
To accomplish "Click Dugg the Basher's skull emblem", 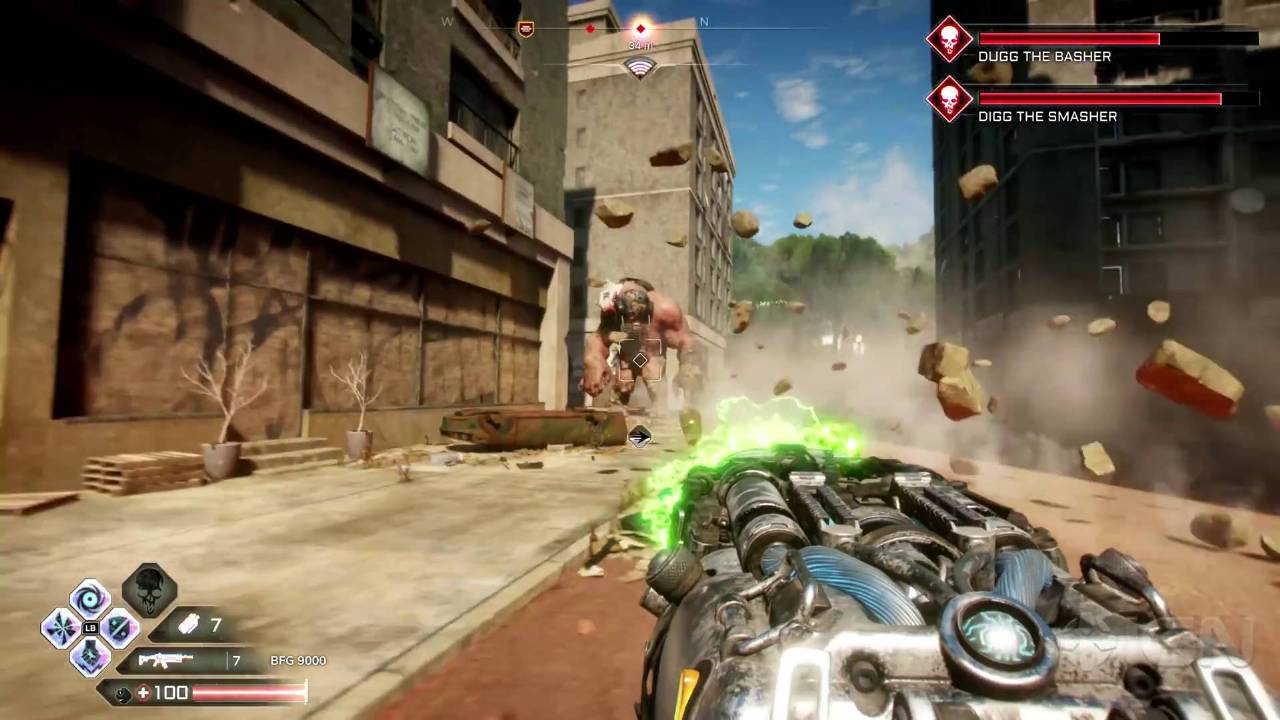I will tap(948, 40).
